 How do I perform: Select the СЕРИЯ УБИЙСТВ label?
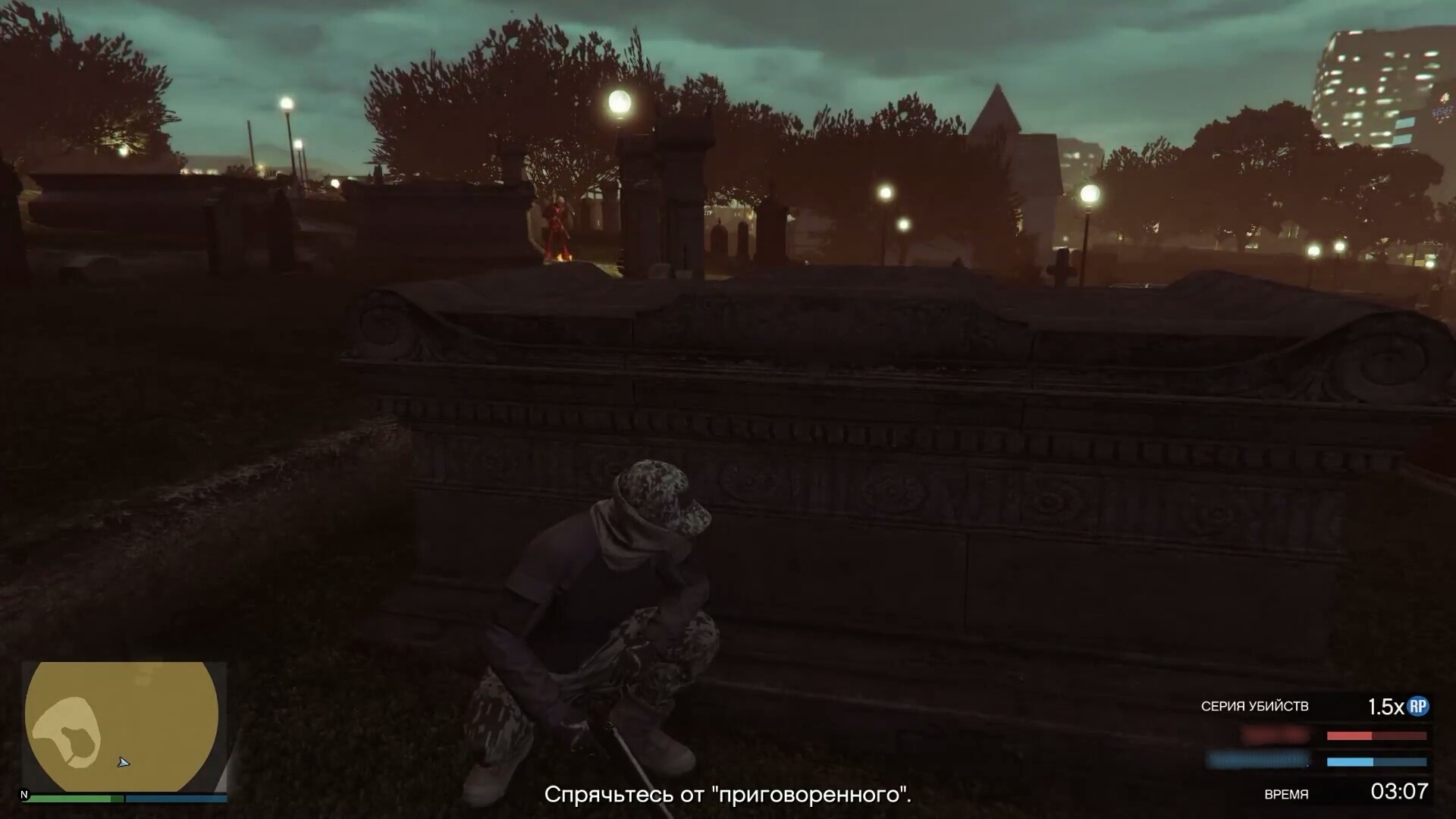pyautogui.click(x=1255, y=707)
